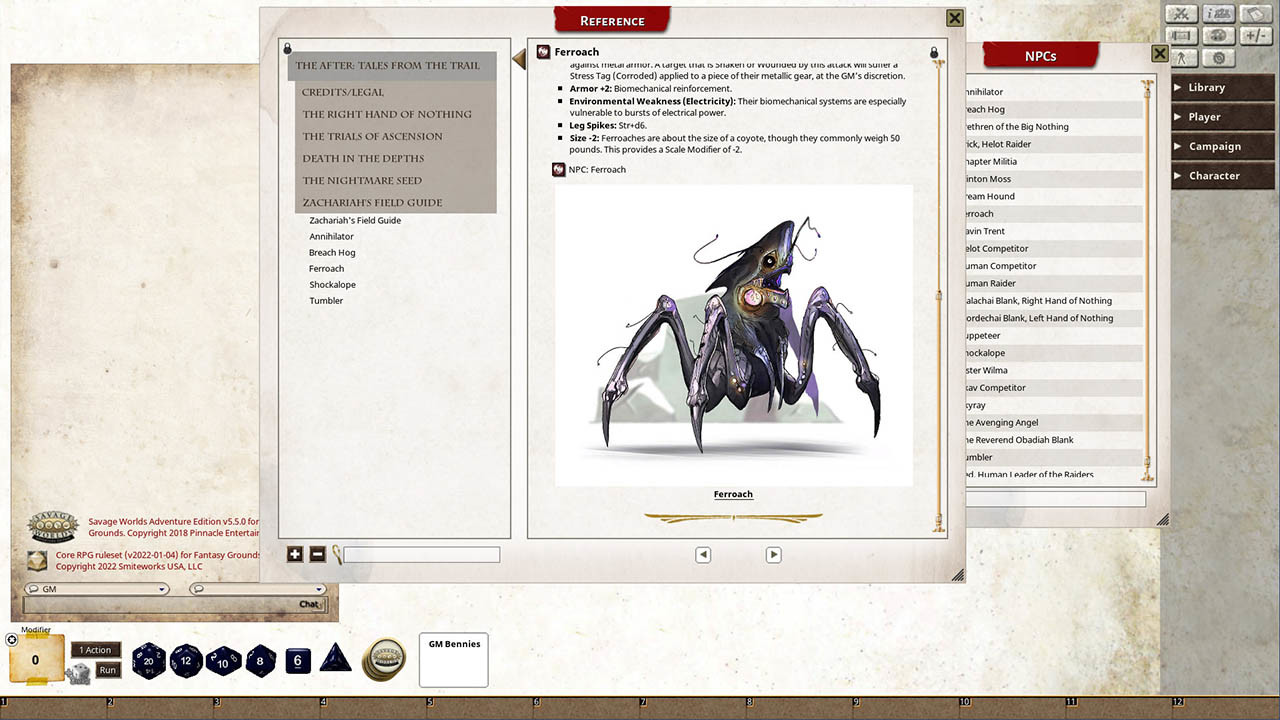Open the settings gear in the top-right toolbar

coord(1219,57)
